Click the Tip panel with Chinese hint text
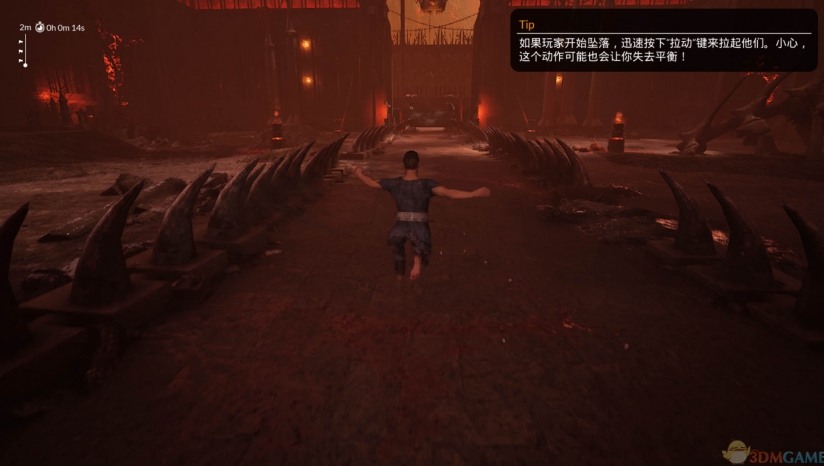The height and width of the screenshot is (466, 824). [x=662, y=41]
